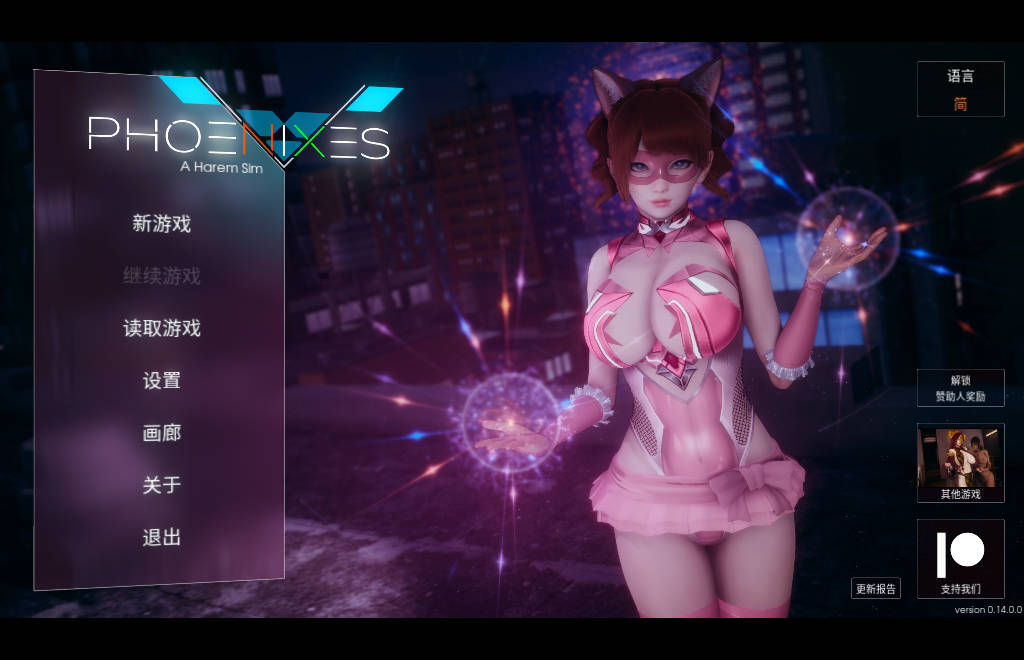Change language with the 语言 selector
Screen dimensions: 1024x660
(960, 90)
